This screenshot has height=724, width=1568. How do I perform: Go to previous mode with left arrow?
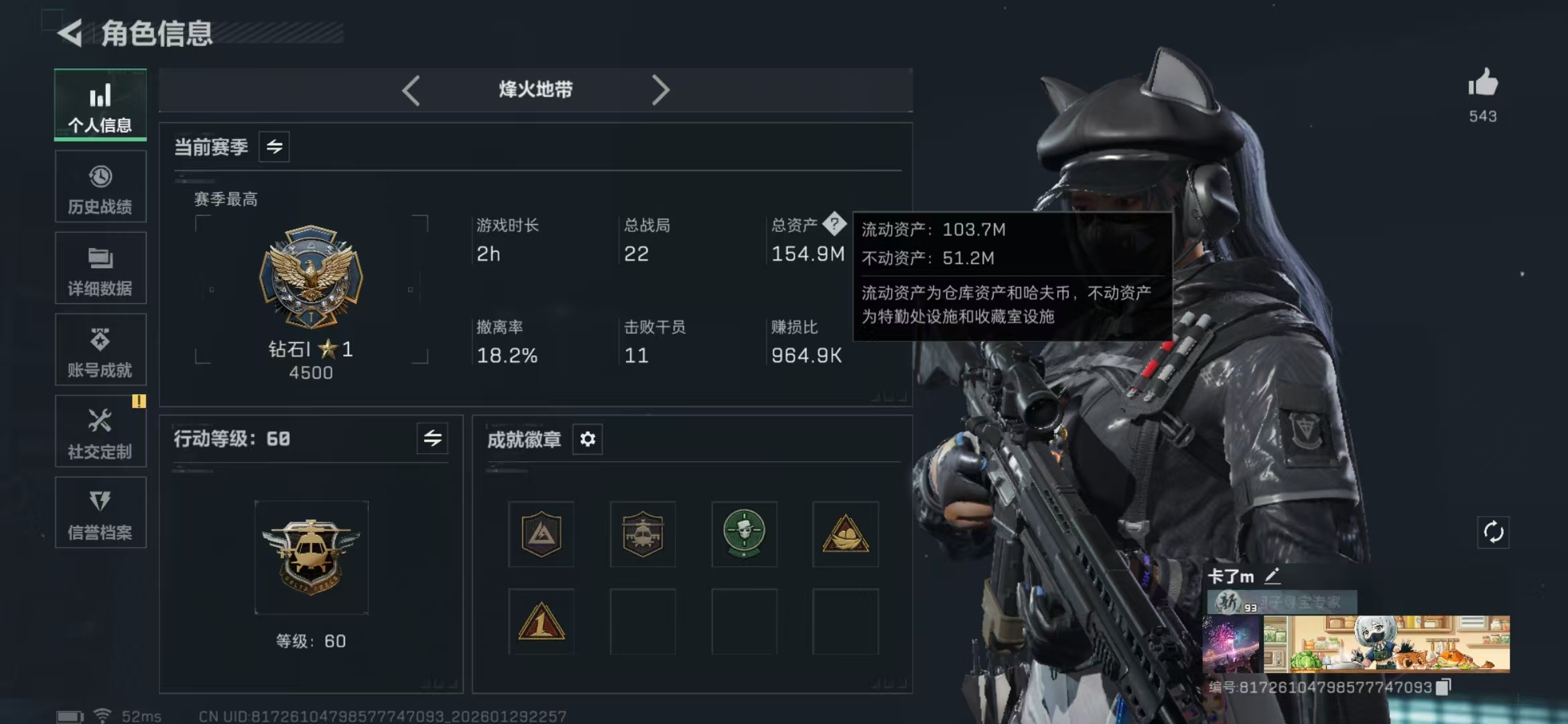point(412,89)
